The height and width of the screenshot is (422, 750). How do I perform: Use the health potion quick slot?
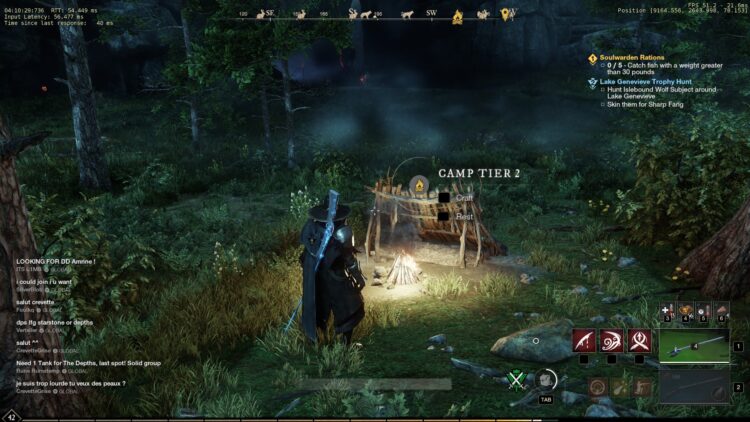669,313
